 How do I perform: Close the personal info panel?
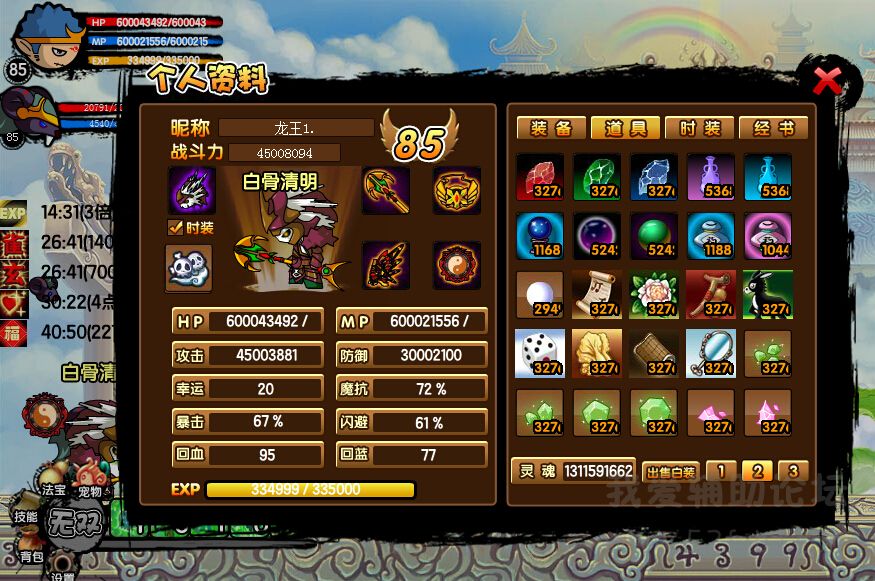pyautogui.click(x=827, y=81)
